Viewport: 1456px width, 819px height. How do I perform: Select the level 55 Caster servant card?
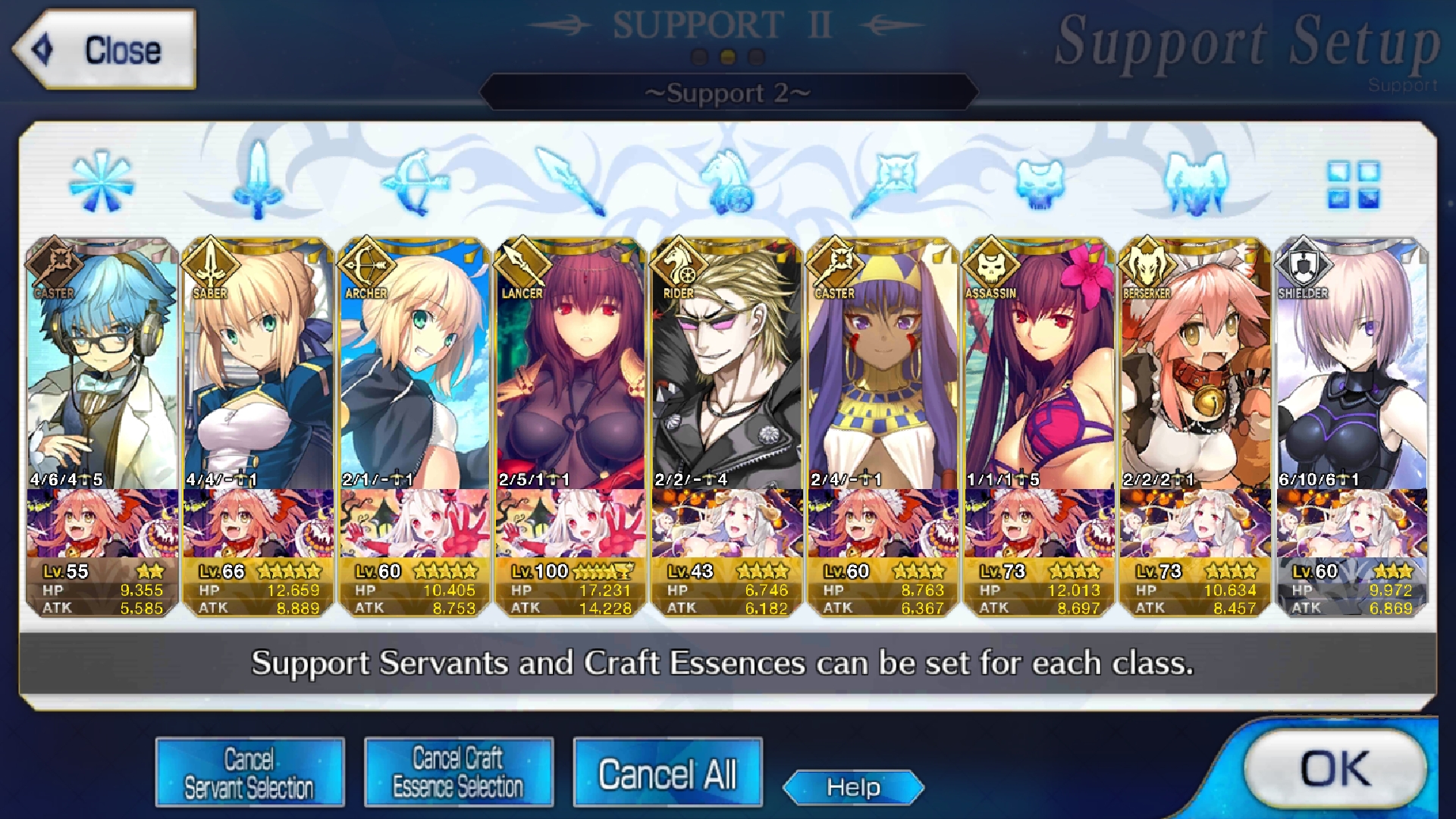(102, 364)
